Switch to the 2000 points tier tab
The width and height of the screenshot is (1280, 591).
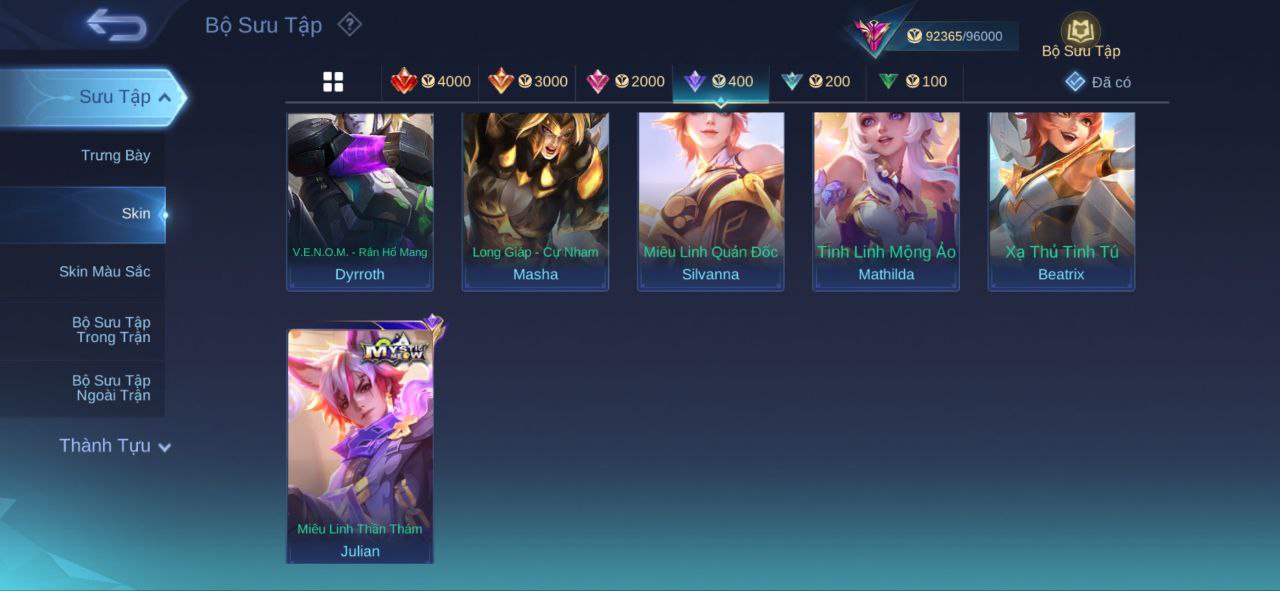pyautogui.click(x=625, y=82)
